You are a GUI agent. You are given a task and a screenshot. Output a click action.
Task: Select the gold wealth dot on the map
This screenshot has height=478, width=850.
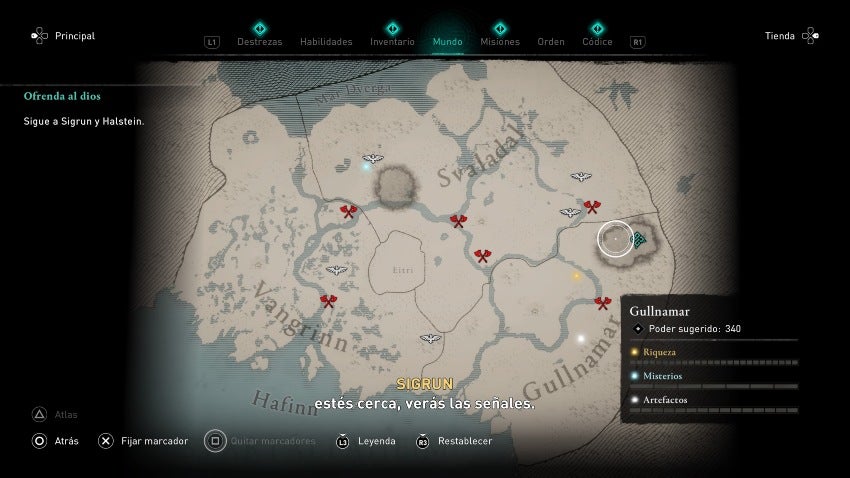coord(576,276)
